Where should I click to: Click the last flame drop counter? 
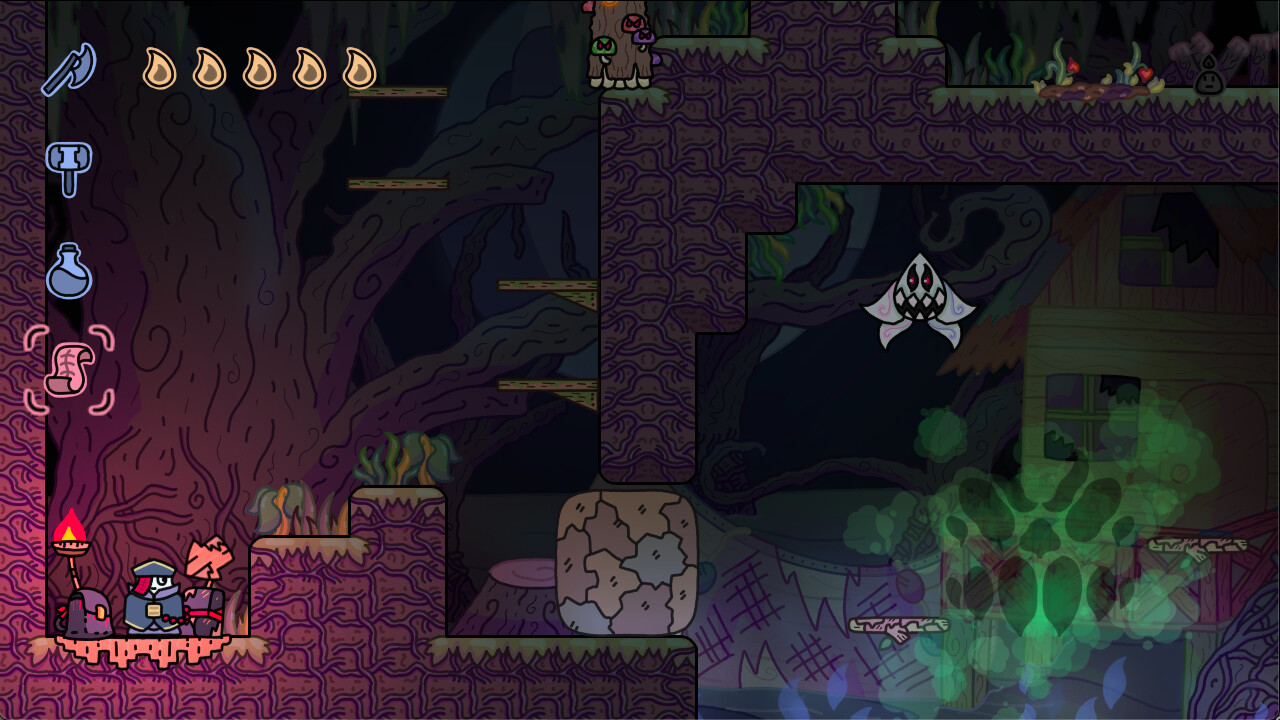[357, 70]
